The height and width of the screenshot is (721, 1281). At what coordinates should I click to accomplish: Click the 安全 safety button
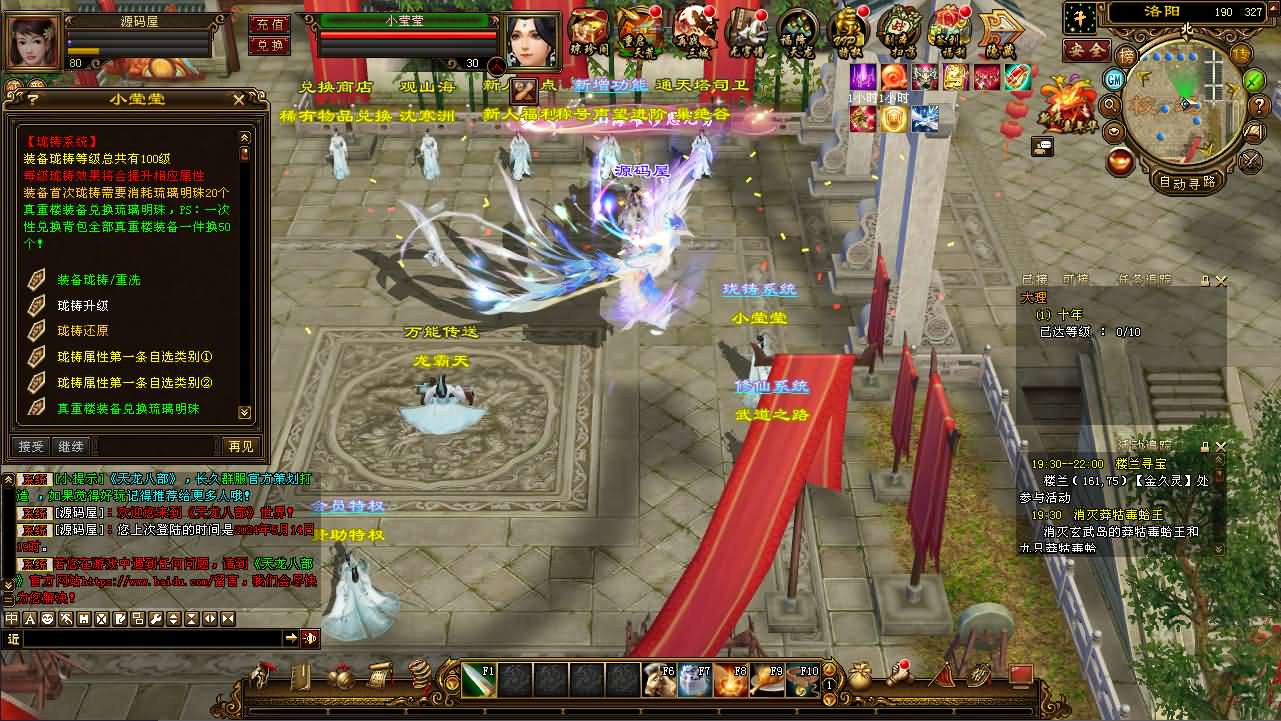coord(1086,49)
